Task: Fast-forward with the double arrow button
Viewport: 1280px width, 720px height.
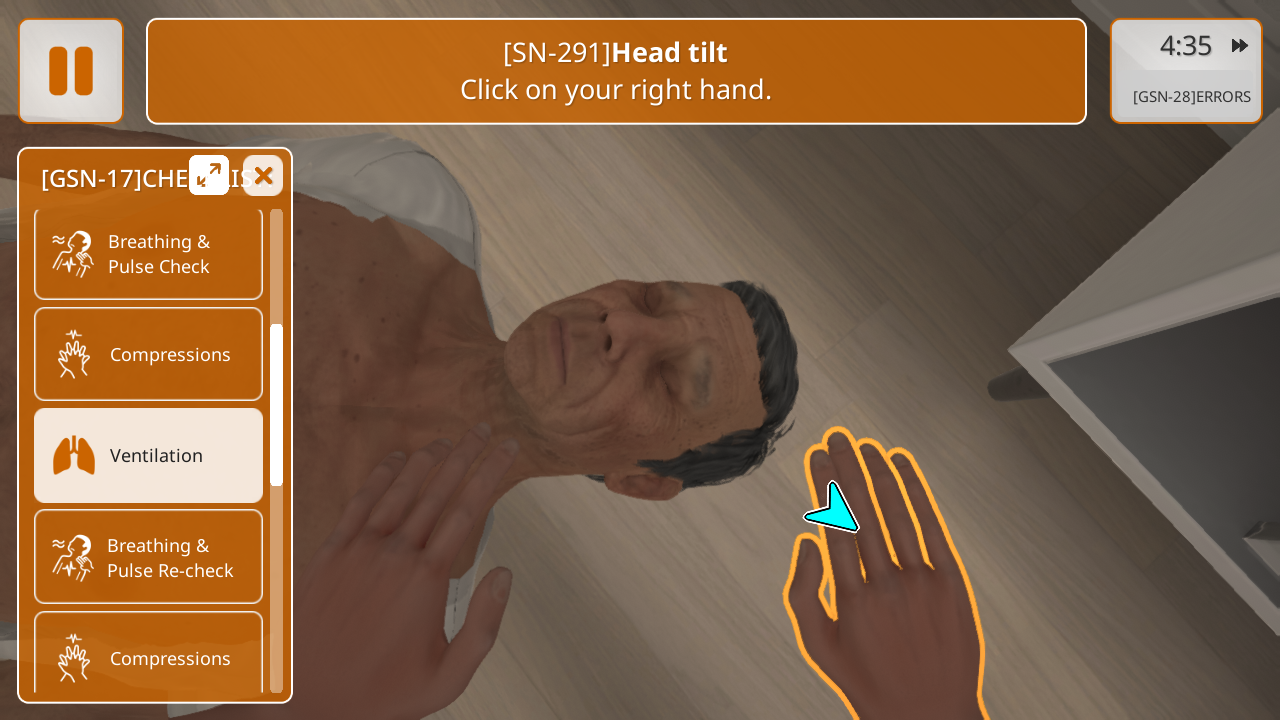Action: 1240,46
